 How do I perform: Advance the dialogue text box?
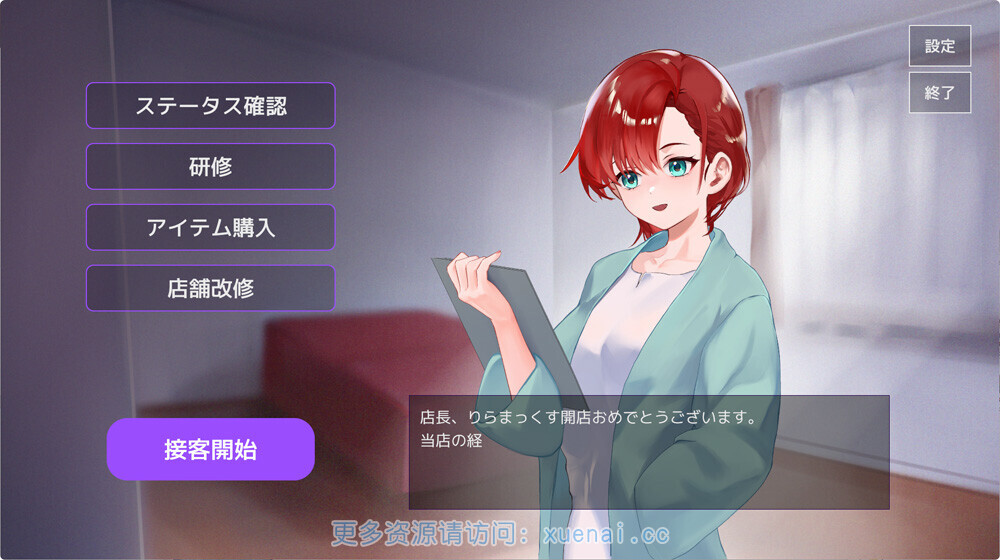click(648, 452)
